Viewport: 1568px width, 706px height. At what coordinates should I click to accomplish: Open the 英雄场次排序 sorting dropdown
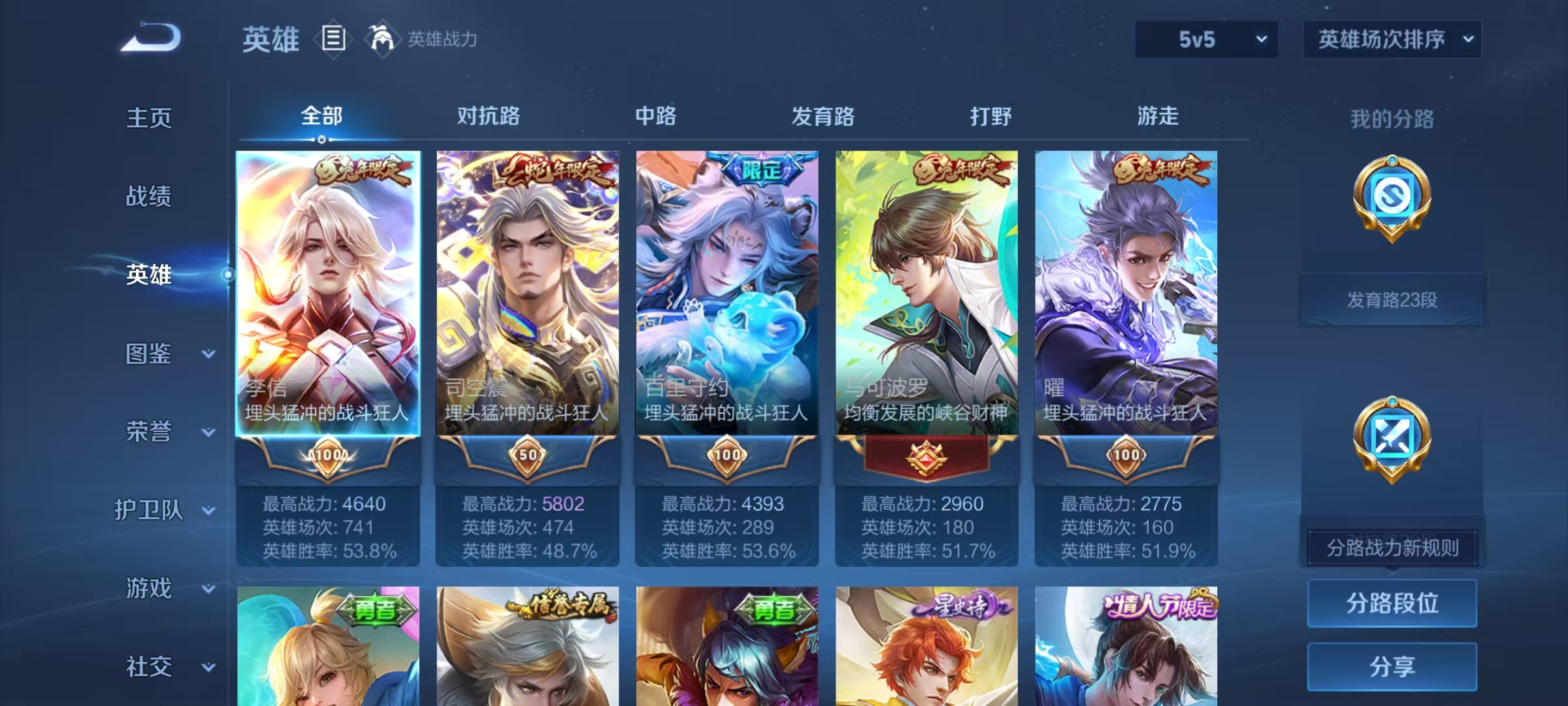click(x=1392, y=39)
